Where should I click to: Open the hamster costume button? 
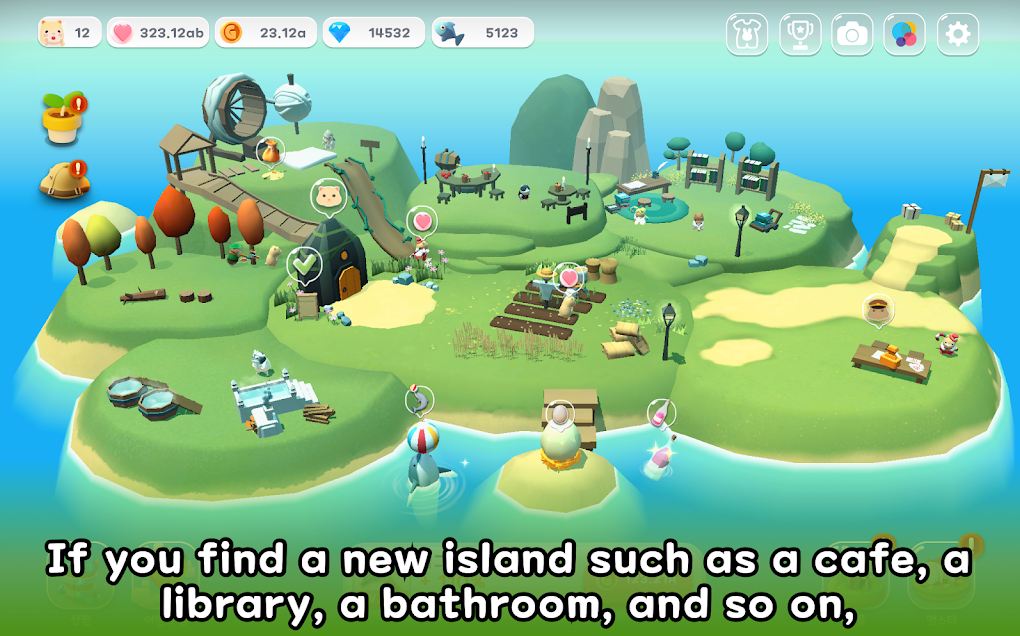pos(746,34)
